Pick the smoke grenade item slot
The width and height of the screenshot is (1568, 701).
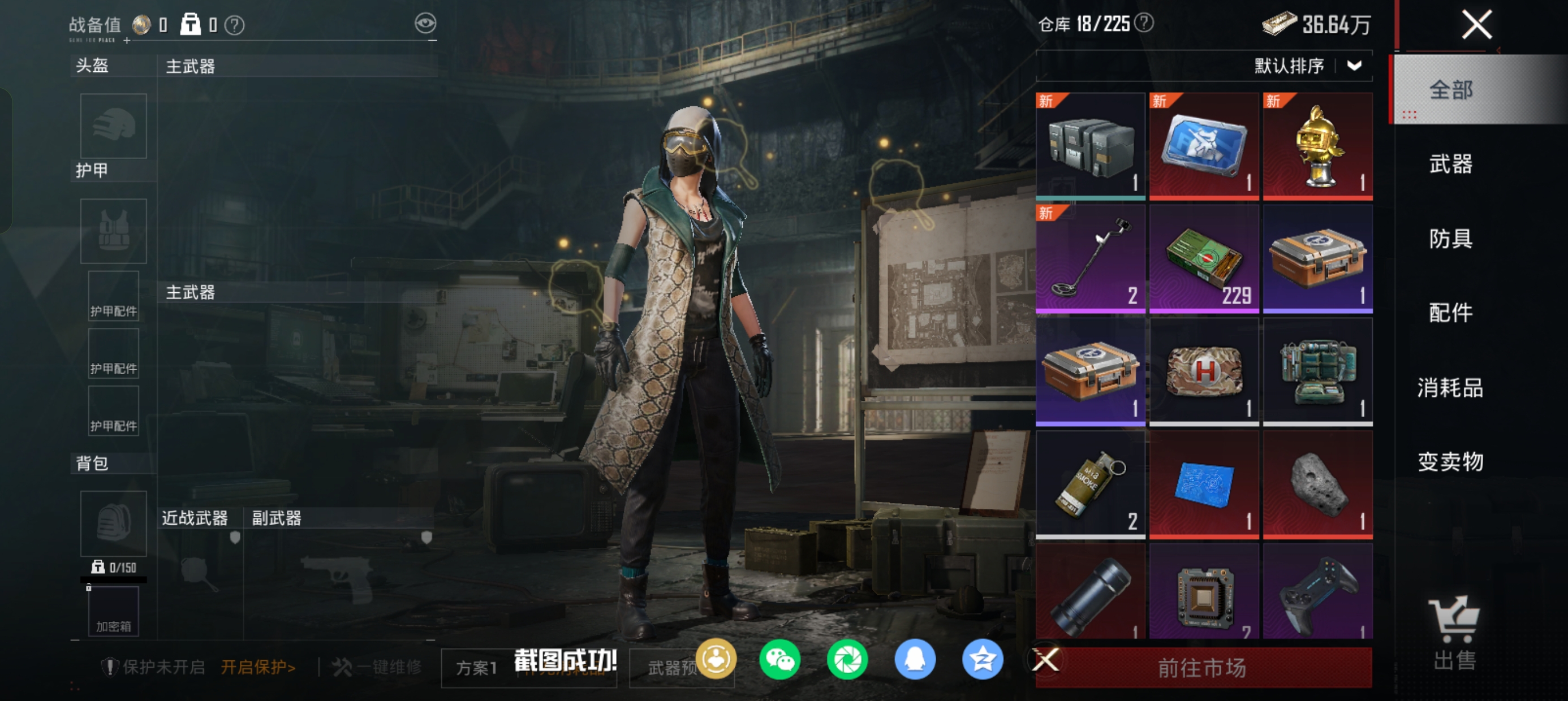[x=1090, y=484]
